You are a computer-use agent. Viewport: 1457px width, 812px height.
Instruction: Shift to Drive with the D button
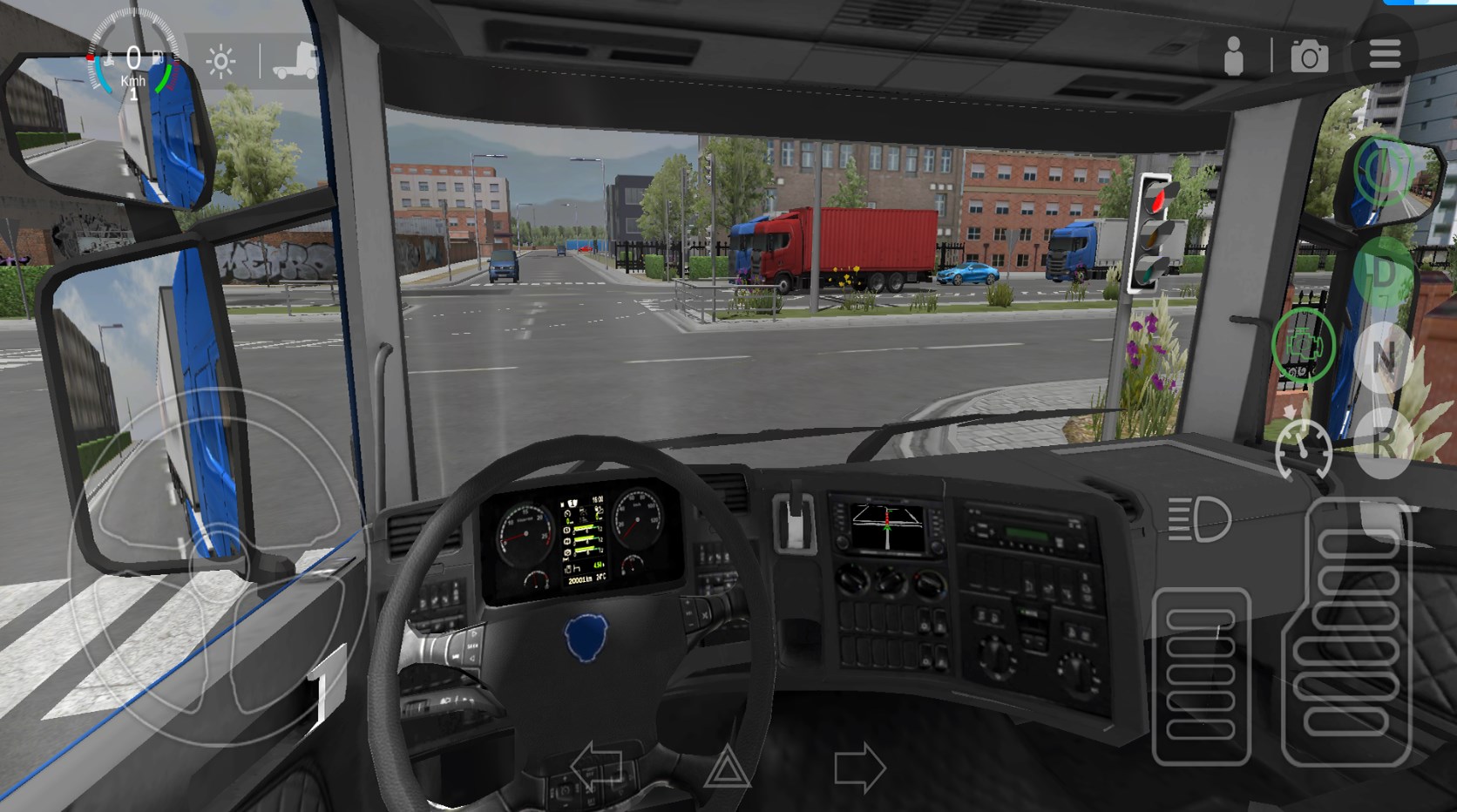point(1384,272)
